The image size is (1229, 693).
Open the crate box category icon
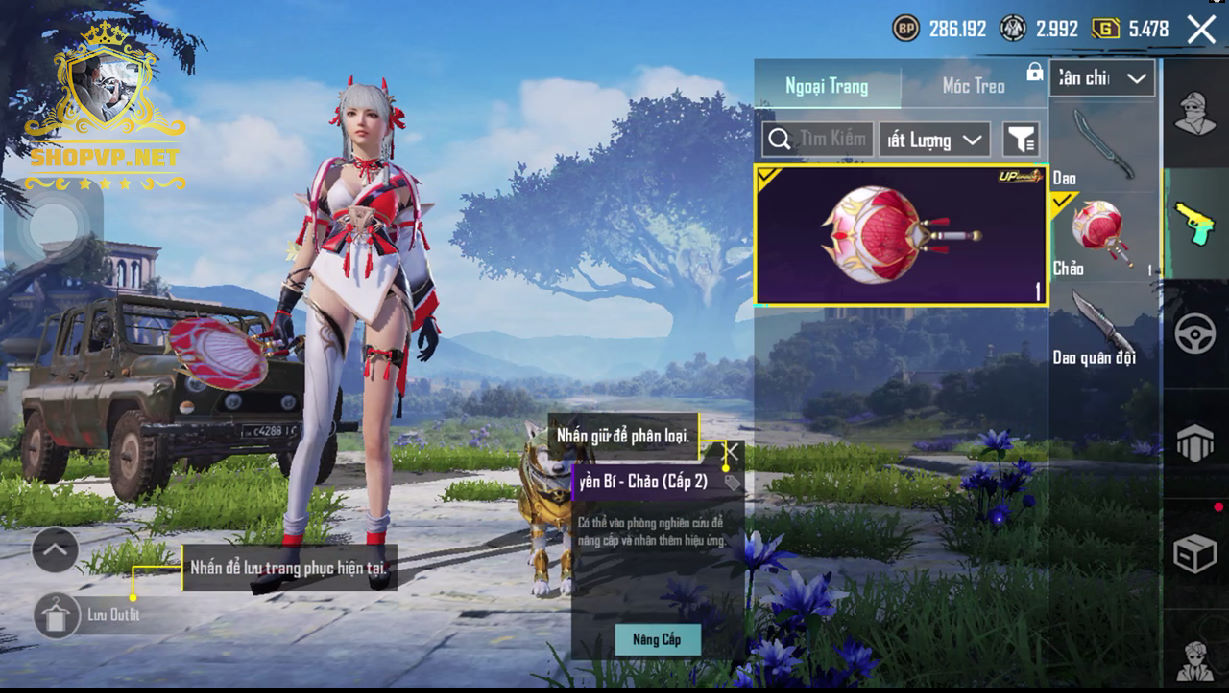tap(1195, 553)
